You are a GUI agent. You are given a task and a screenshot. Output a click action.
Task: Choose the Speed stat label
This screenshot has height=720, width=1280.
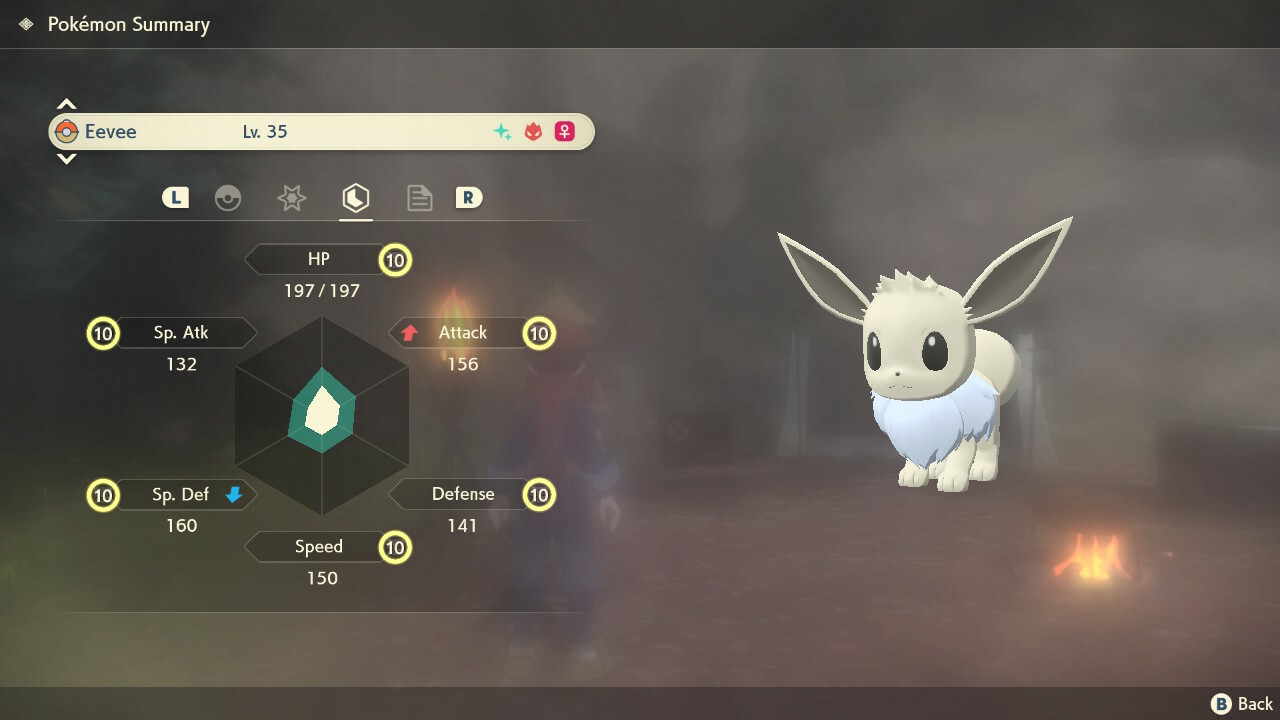pyautogui.click(x=318, y=547)
